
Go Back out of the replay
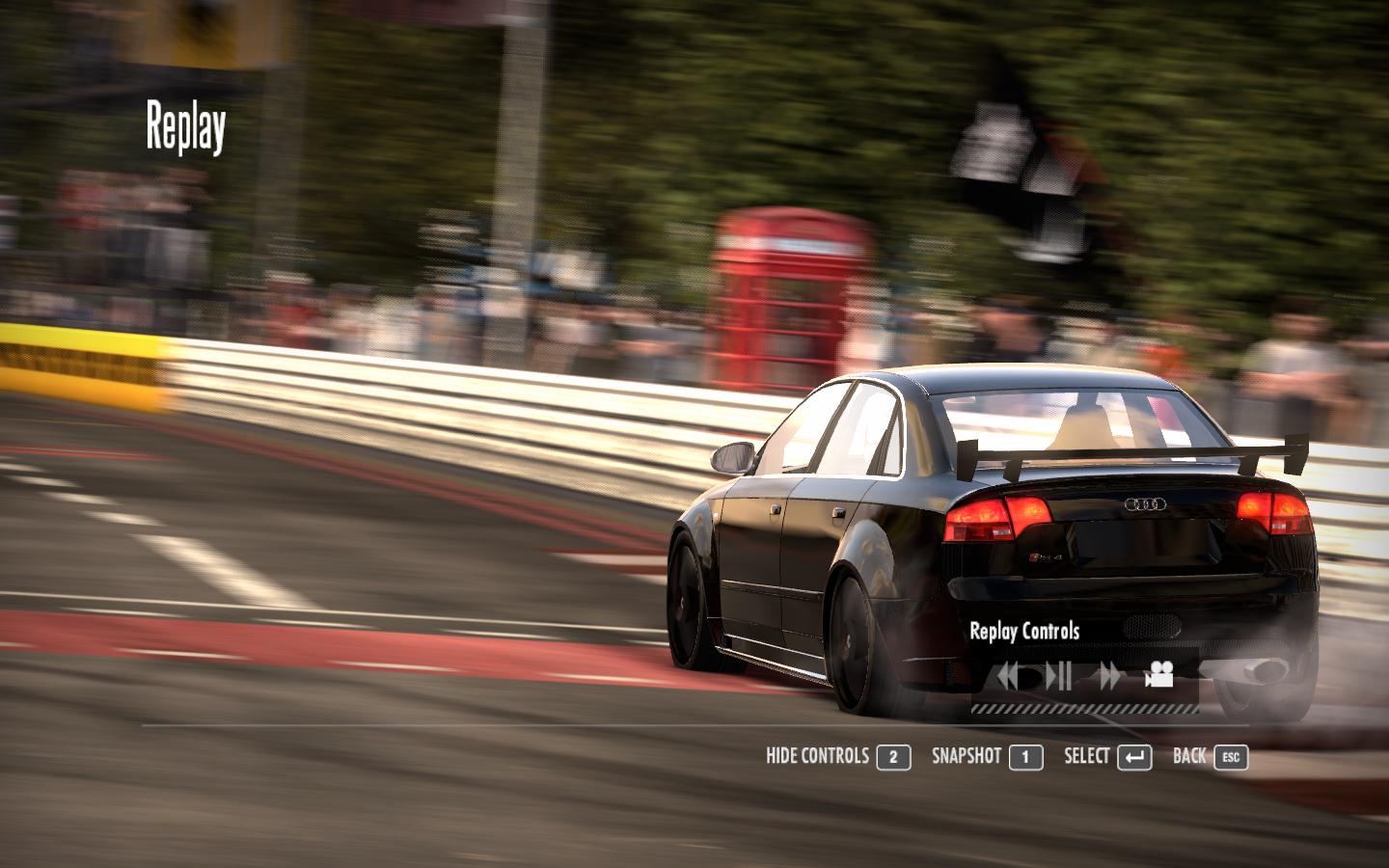(x=1210, y=756)
